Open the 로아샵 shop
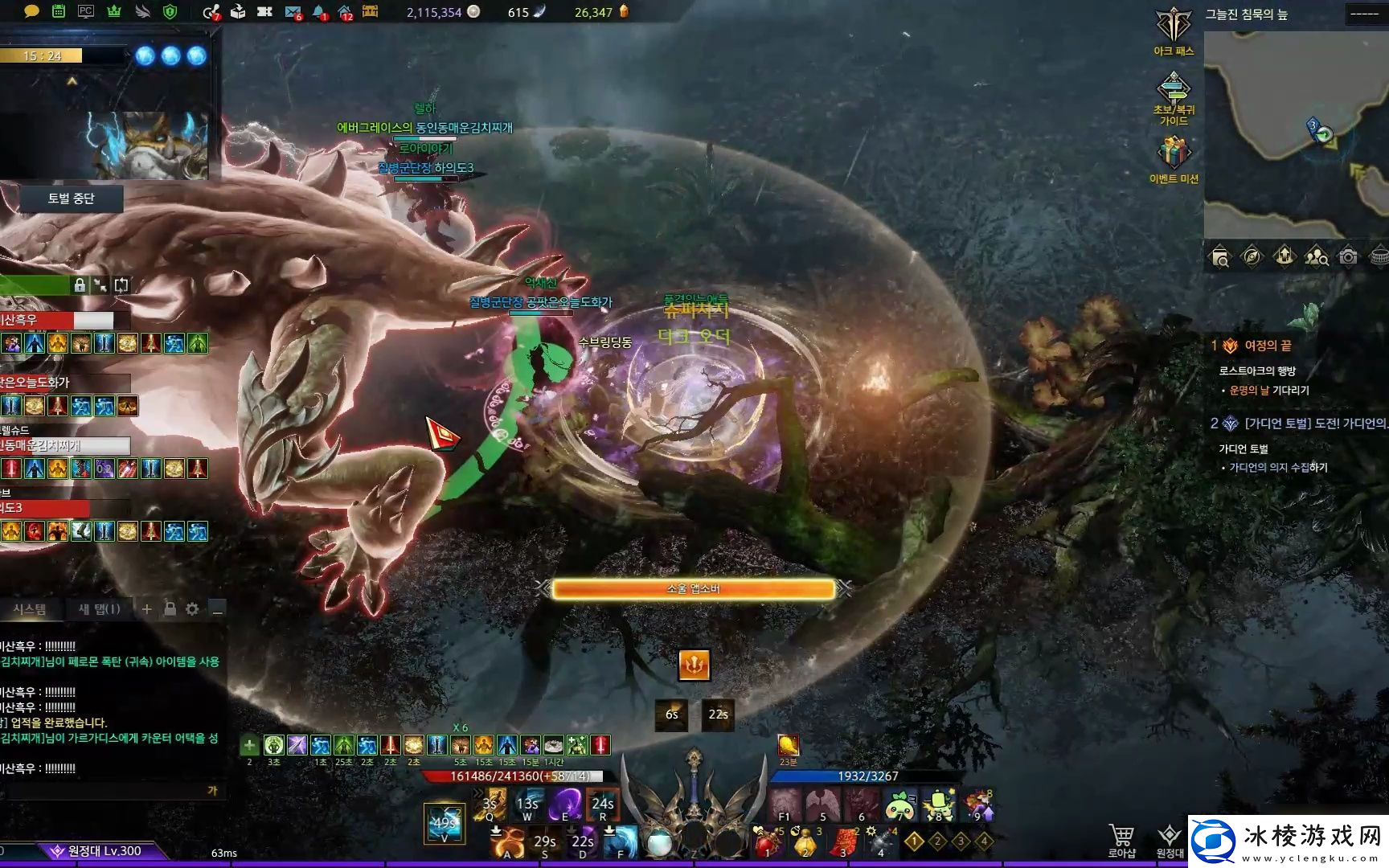The height and width of the screenshot is (868, 1389). pos(1121,840)
